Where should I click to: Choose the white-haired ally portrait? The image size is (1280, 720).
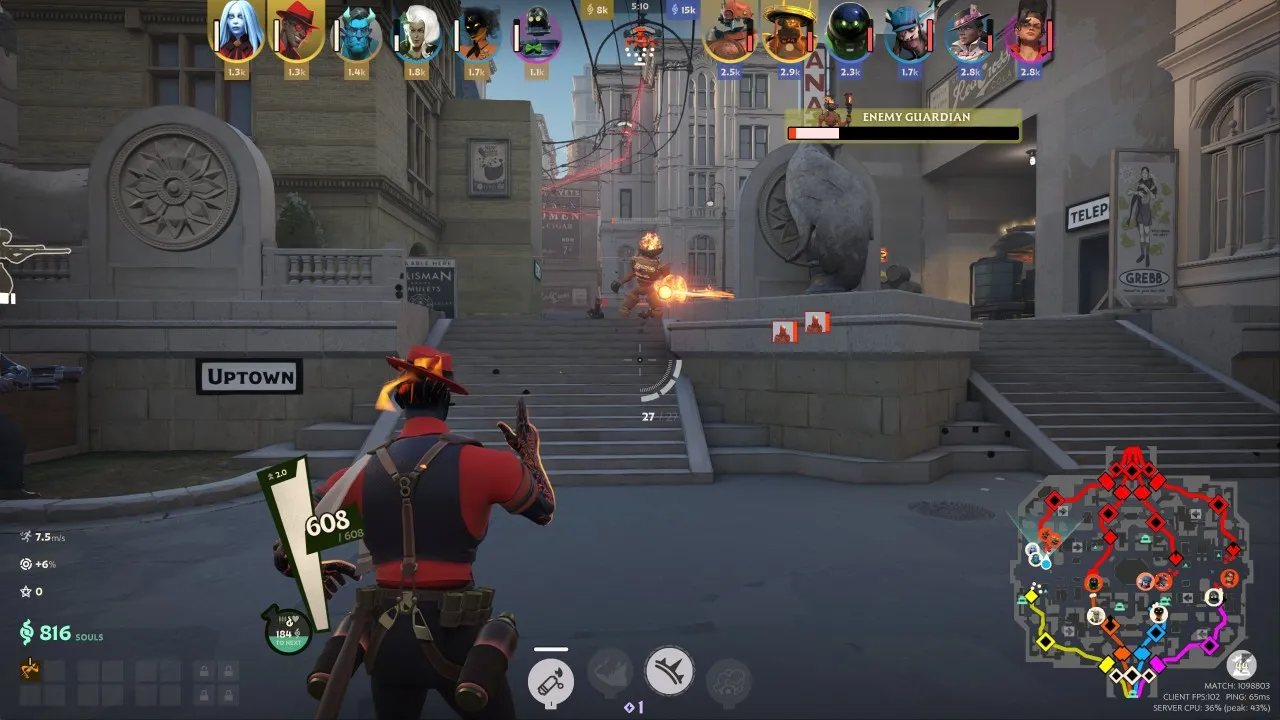(417, 34)
